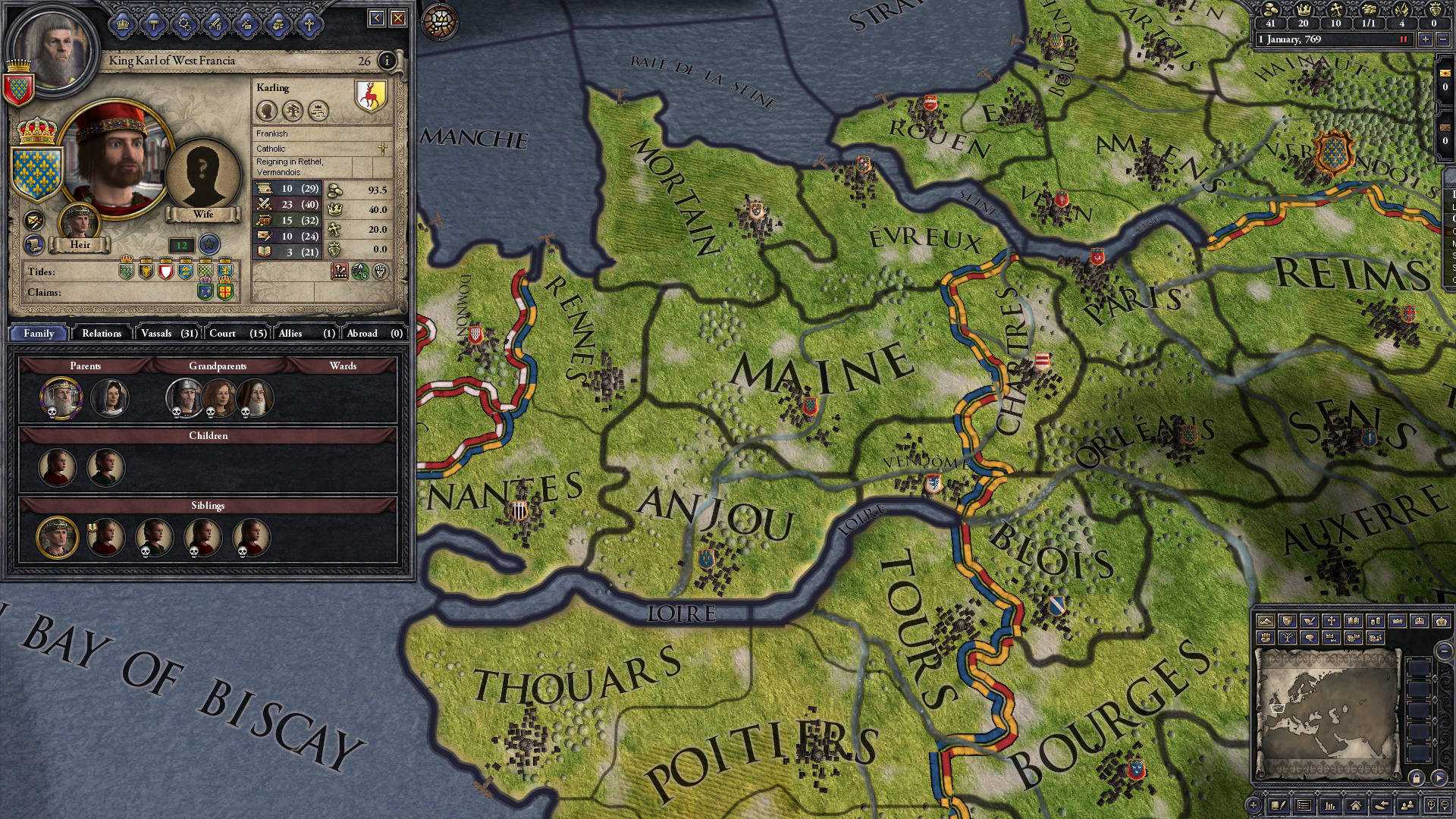Open the chronicle ledger icon on bottom bar
The height and width of the screenshot is (819, 1456).
[x=1279, y=805]
